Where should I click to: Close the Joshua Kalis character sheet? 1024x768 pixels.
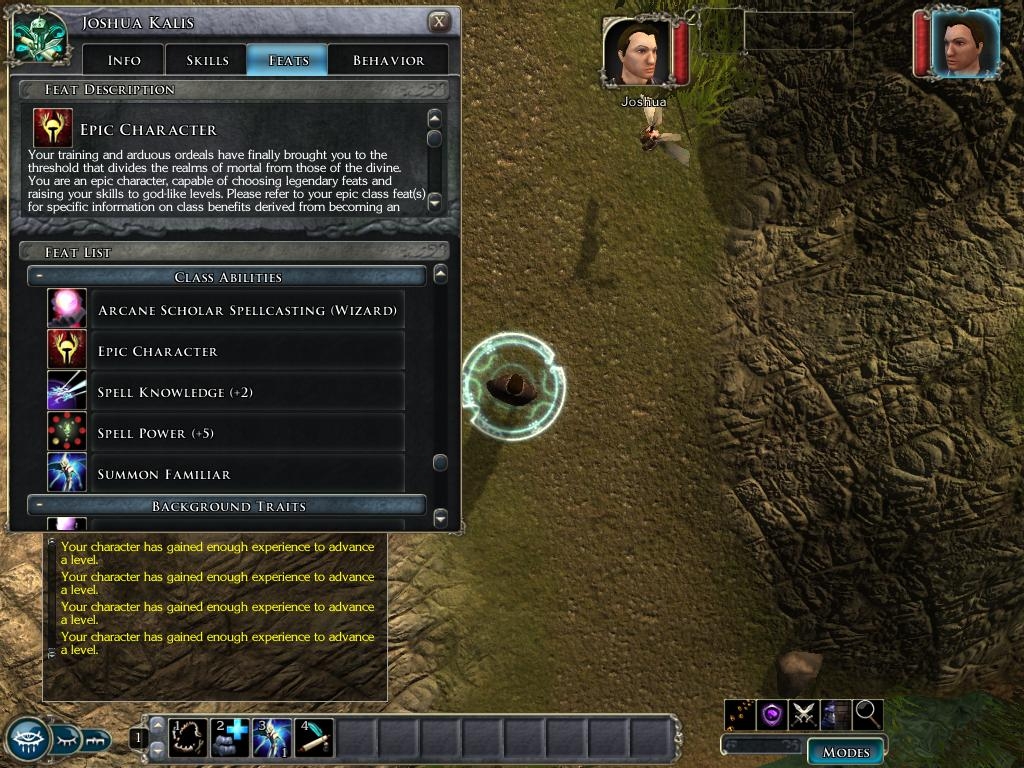(x=439, y=21)
